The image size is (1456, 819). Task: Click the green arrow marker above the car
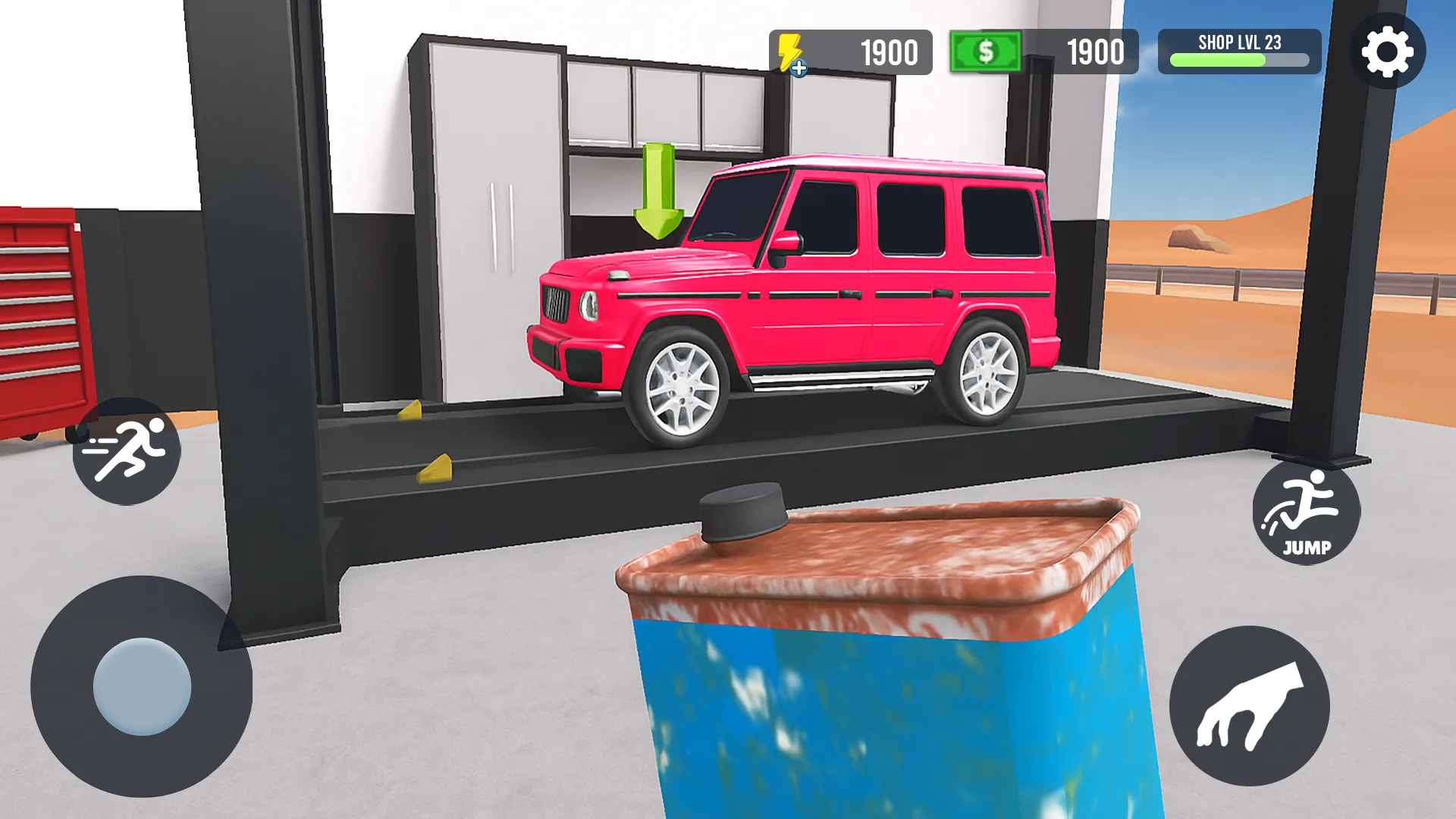click(x=657, y=191)
